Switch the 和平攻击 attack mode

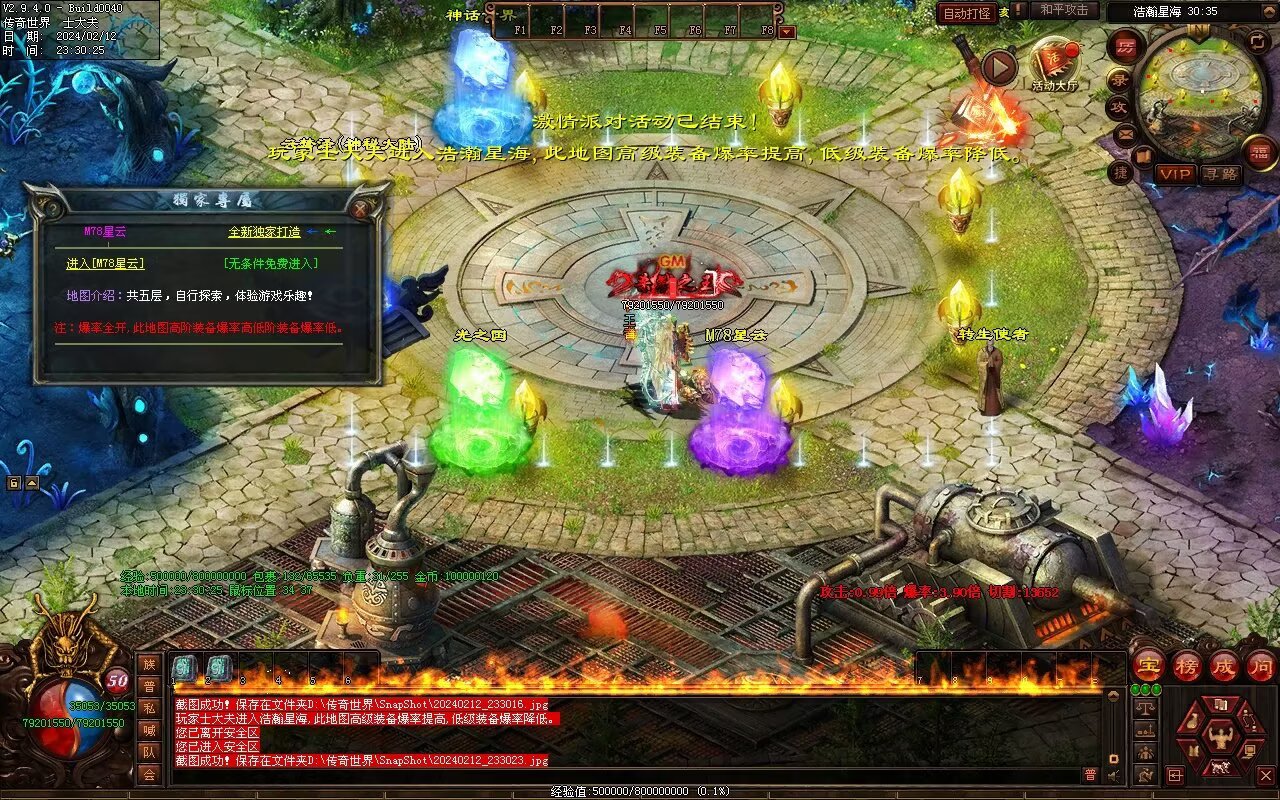[1064, 10]
